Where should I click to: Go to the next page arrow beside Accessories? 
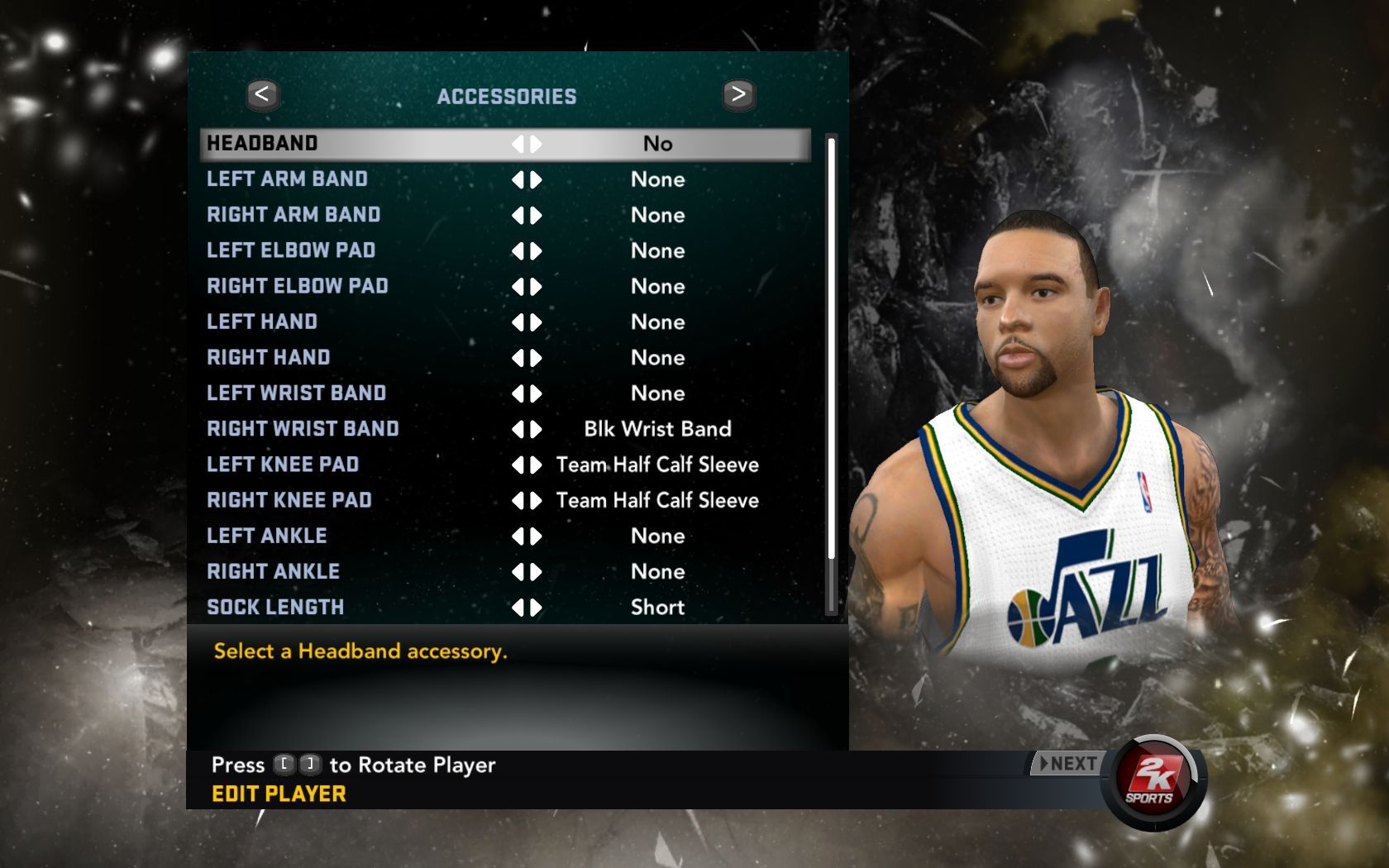click(738, 95)
